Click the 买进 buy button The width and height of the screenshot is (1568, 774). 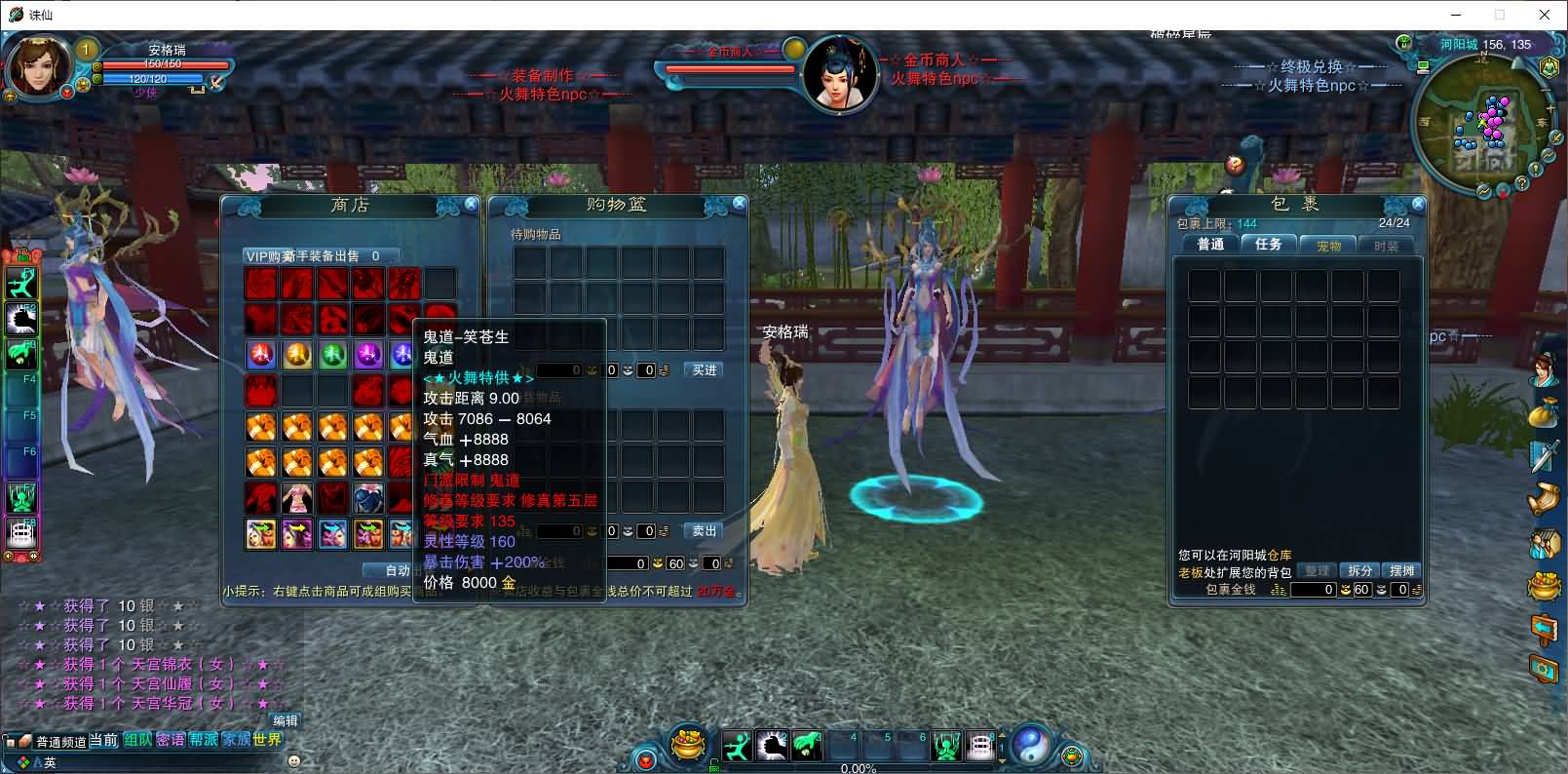(705, 370)
